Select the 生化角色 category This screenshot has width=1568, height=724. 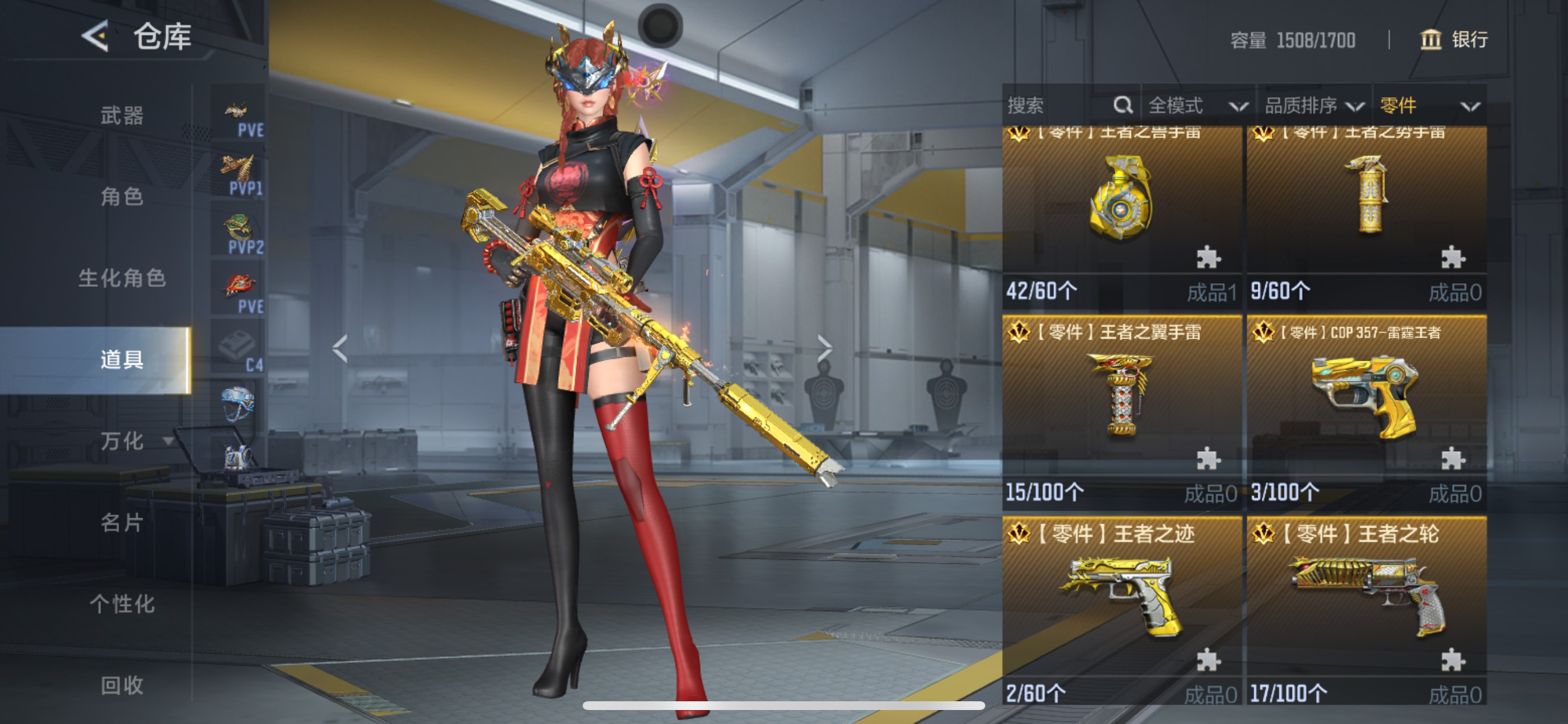[x=122, y=278]
